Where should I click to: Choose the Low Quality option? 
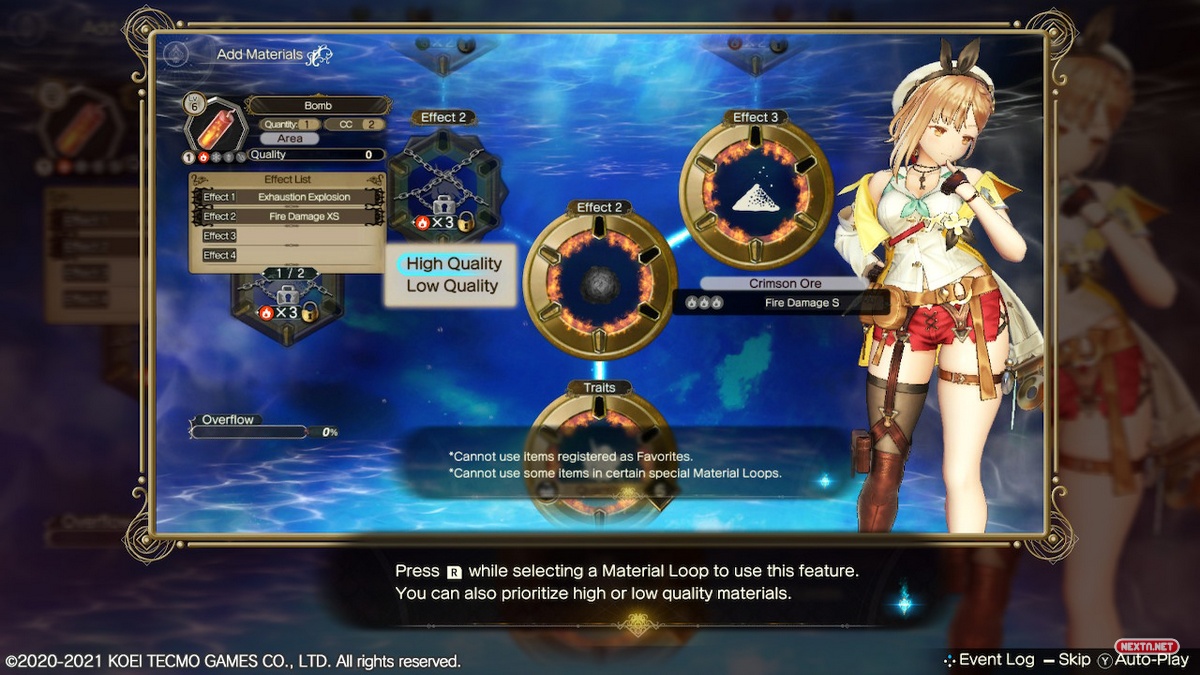[452, 286]
